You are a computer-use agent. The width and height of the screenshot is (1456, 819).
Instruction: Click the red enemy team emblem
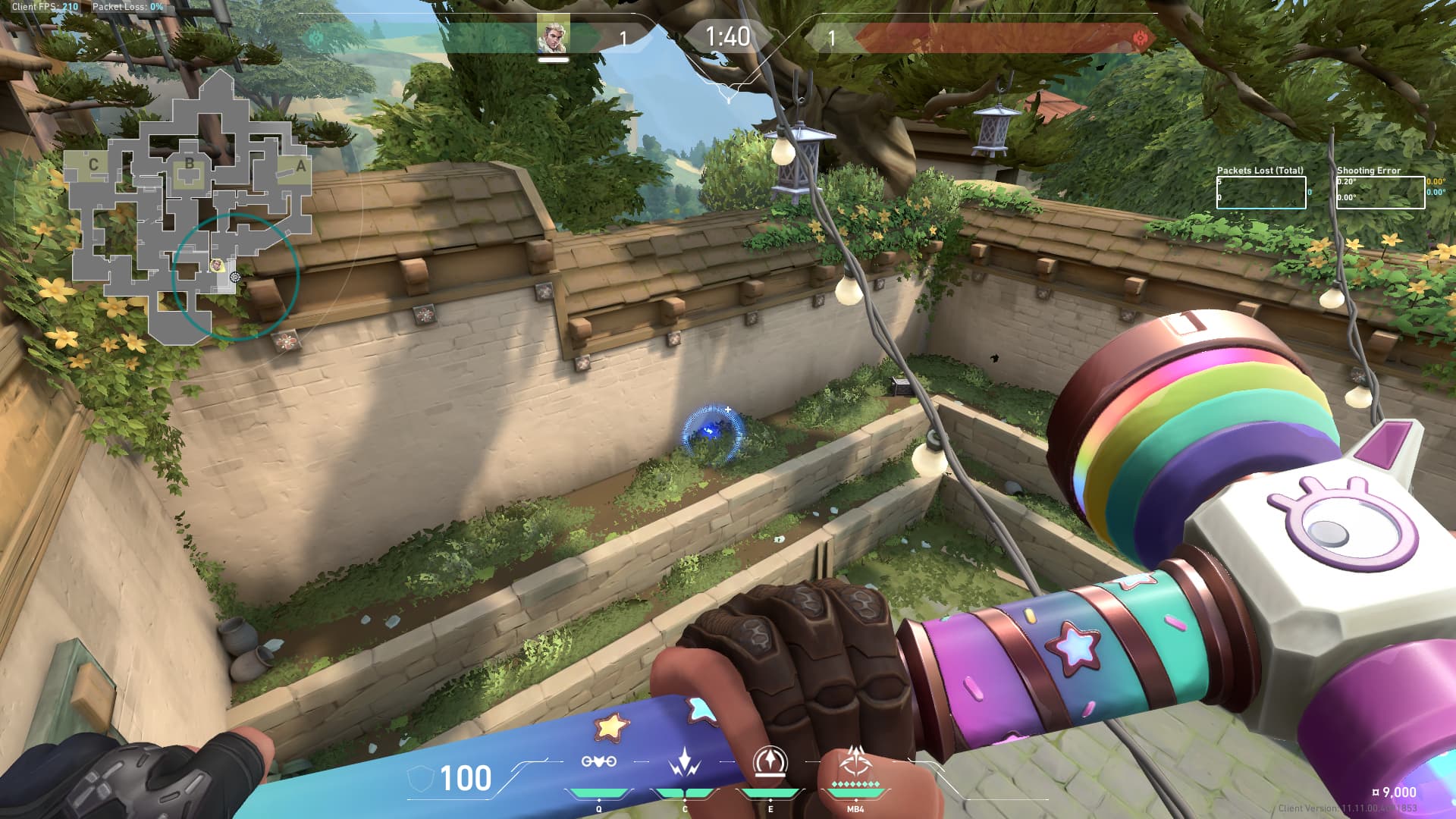pyautogui.click(x=1140, y=38)
